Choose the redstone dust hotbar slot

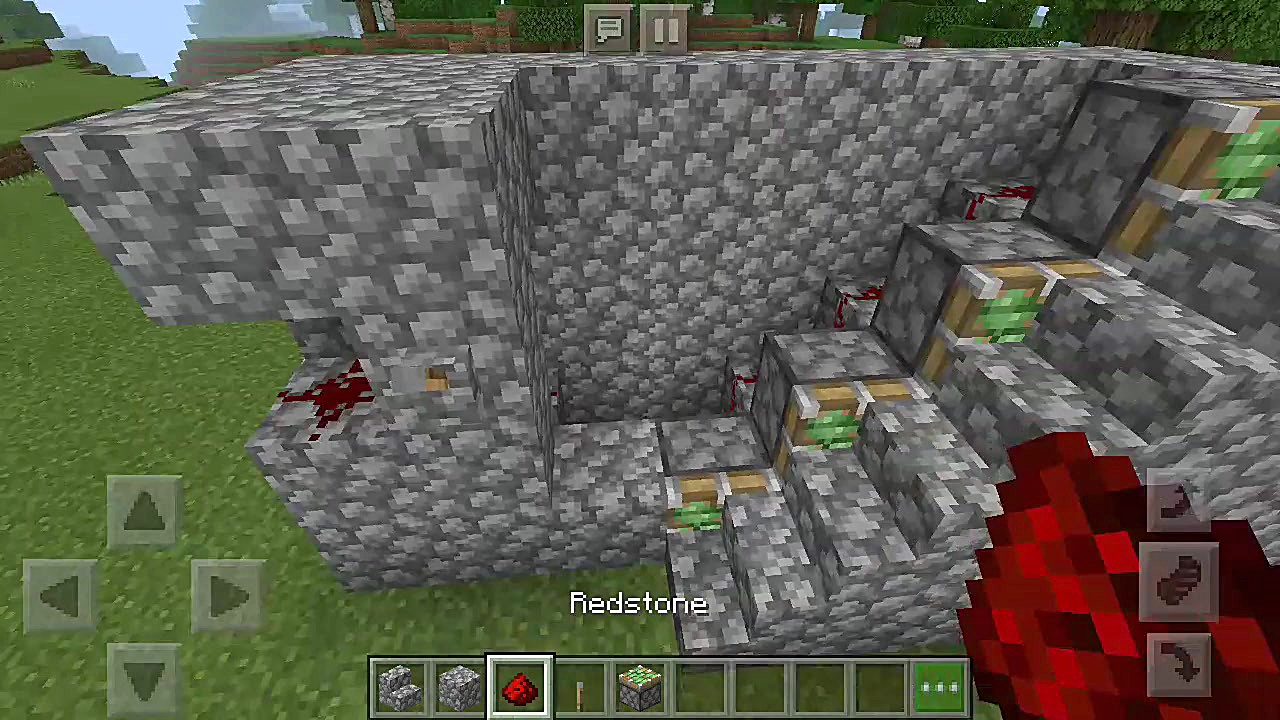(520, 688)
